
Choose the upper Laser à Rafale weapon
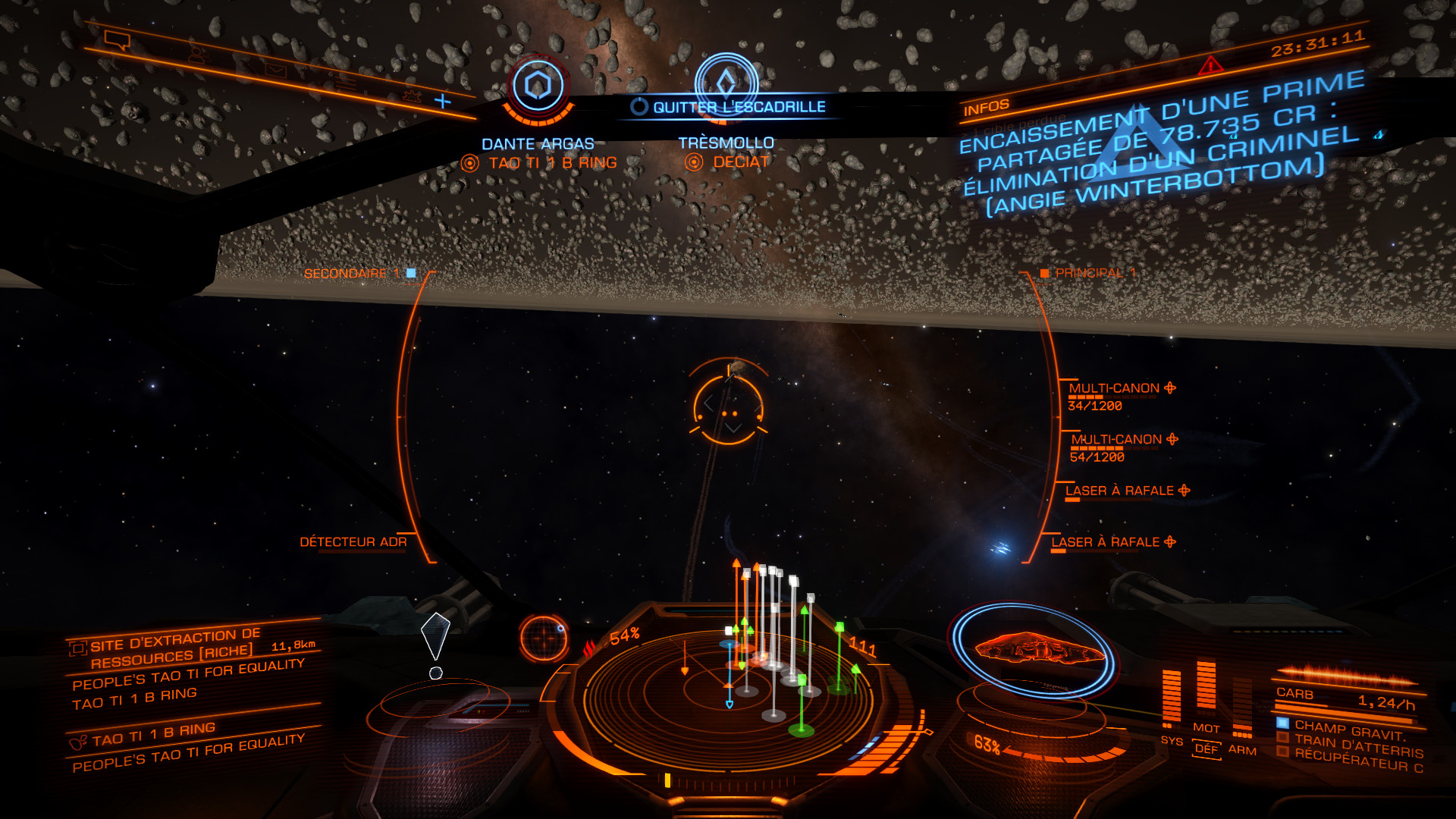(1119, 491)
